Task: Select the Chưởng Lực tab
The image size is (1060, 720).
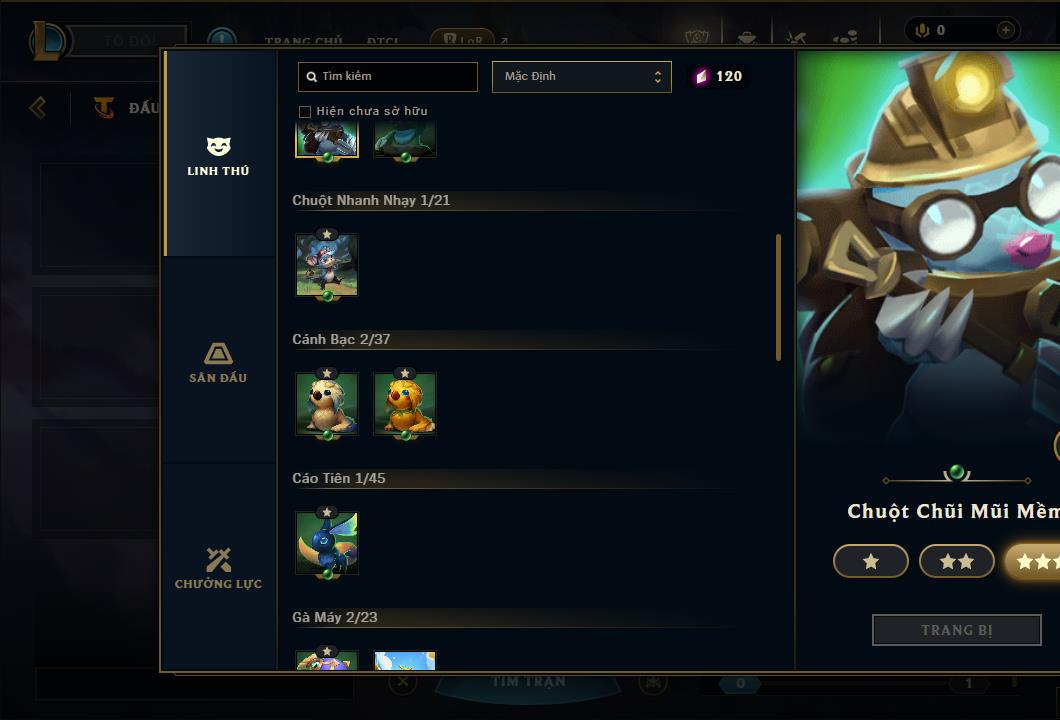Action: click(x=218, y=568)
